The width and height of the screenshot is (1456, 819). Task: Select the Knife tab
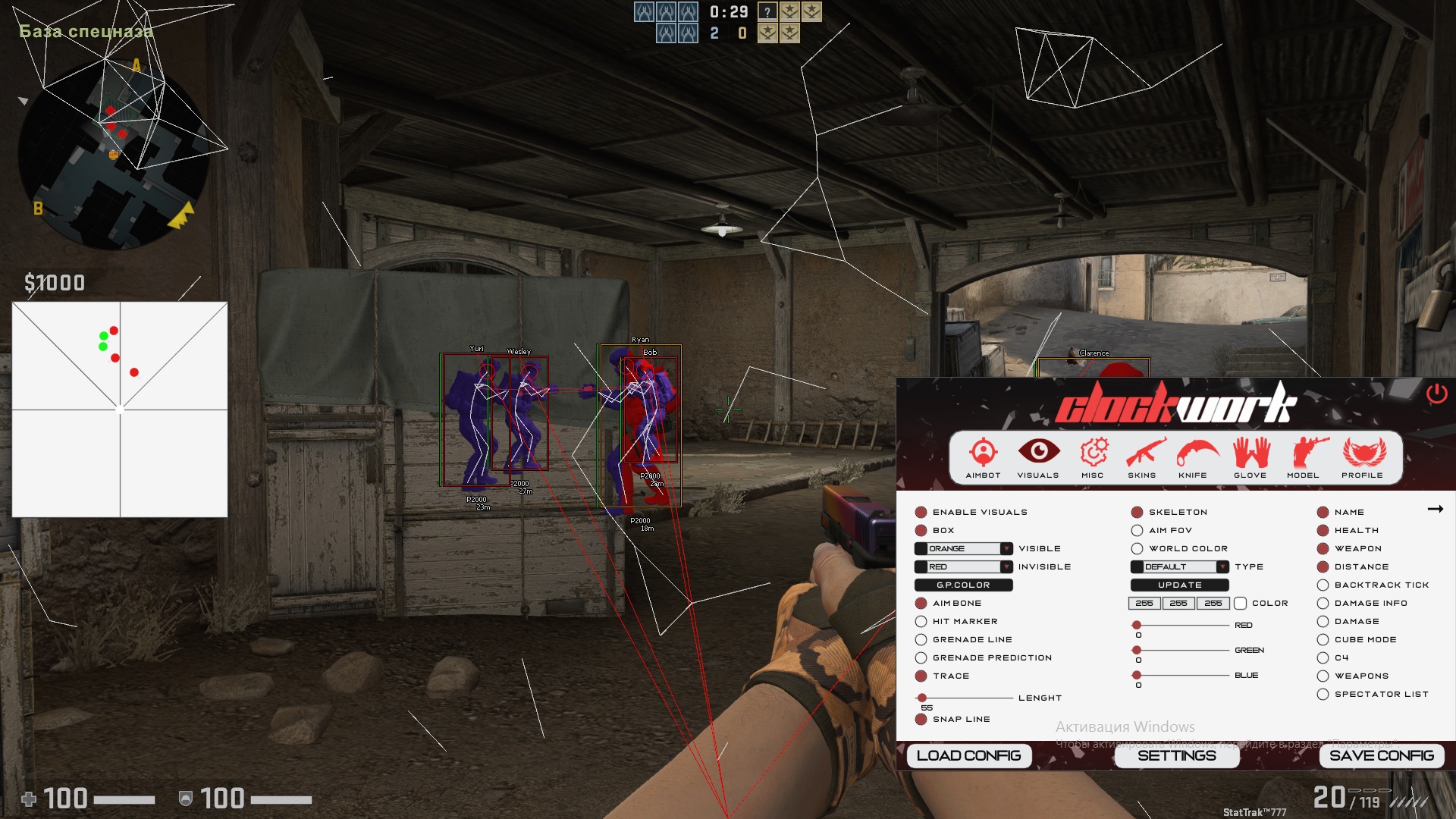point(1193,457)
